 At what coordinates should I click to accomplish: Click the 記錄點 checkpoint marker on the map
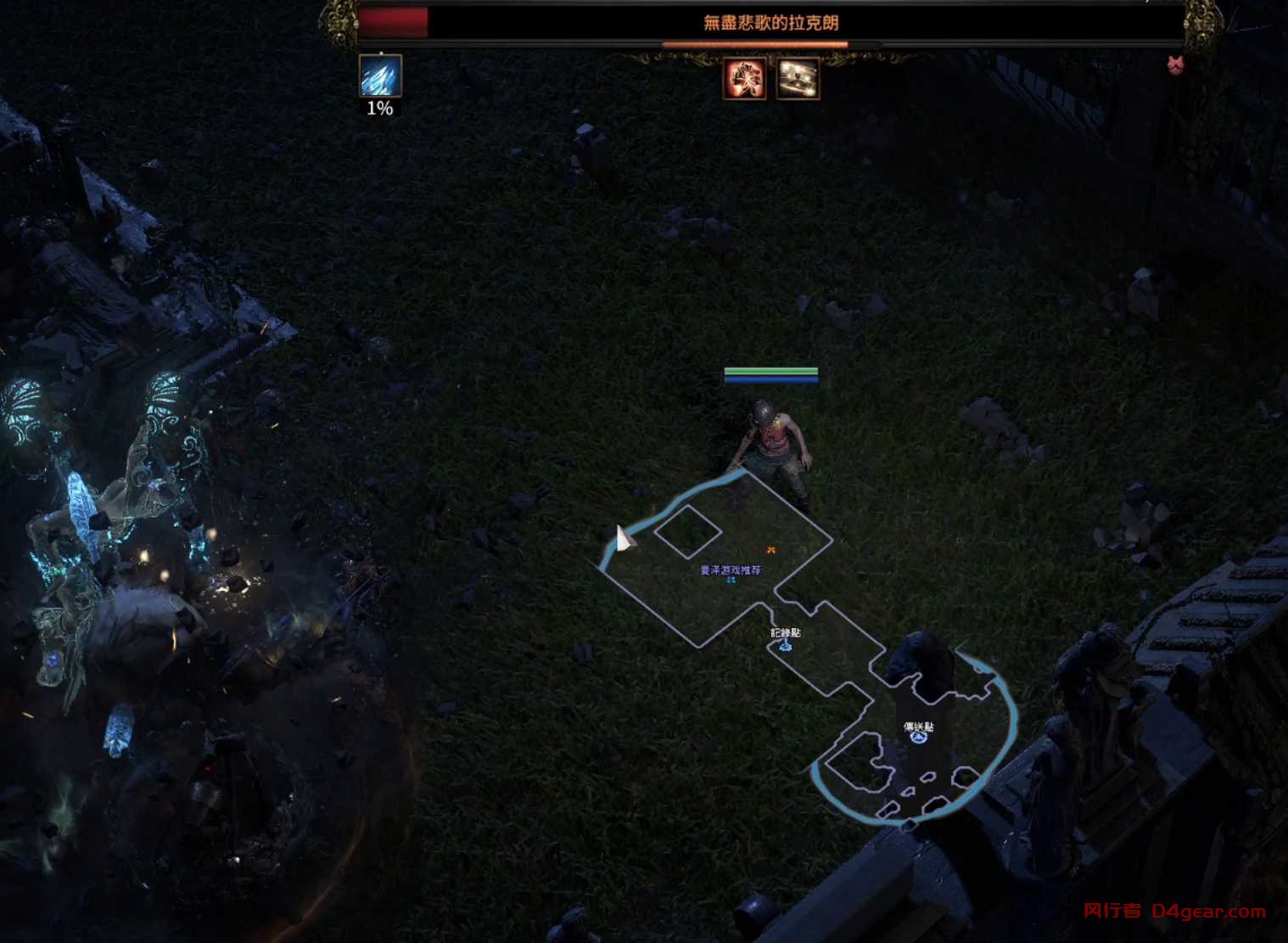[x=786, y=645]
